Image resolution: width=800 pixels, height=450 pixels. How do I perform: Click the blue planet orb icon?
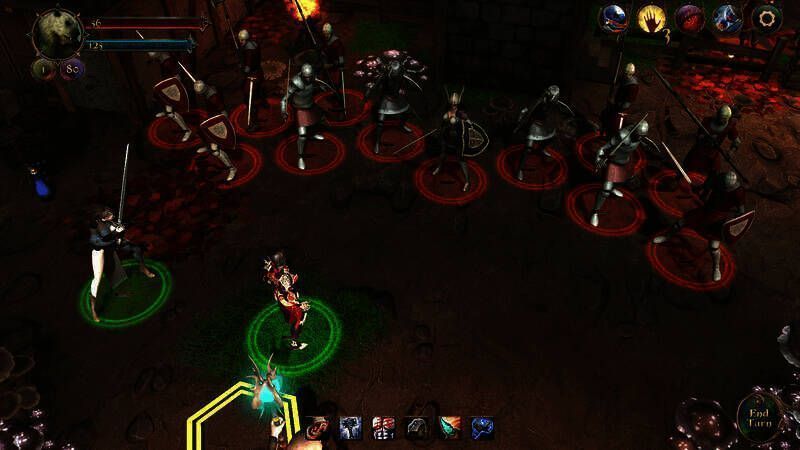(x=614, y=18)
